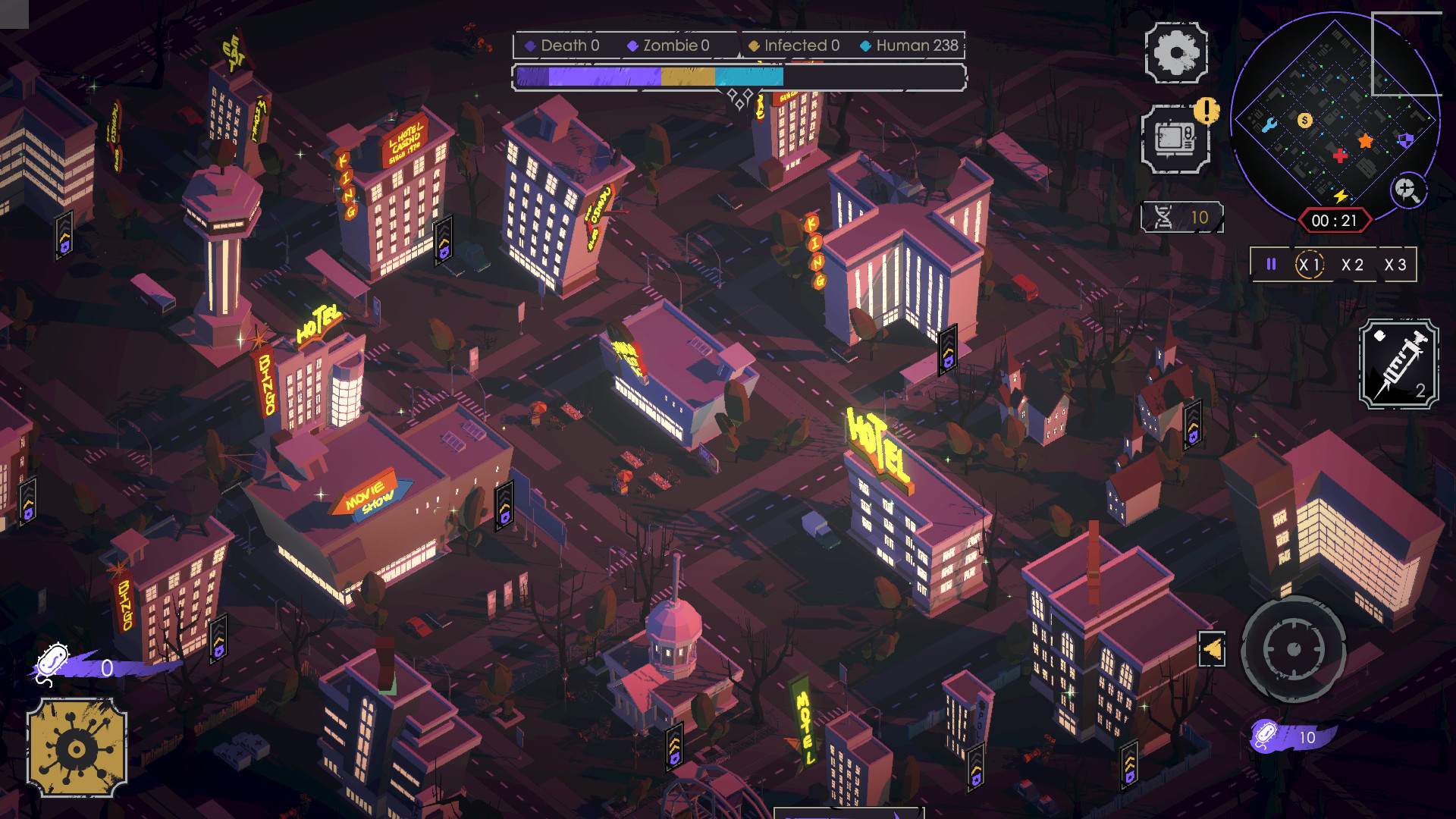Open the settings gear menu
The height and width of the screenshot is (819, 1456).
pos(1176,54)
